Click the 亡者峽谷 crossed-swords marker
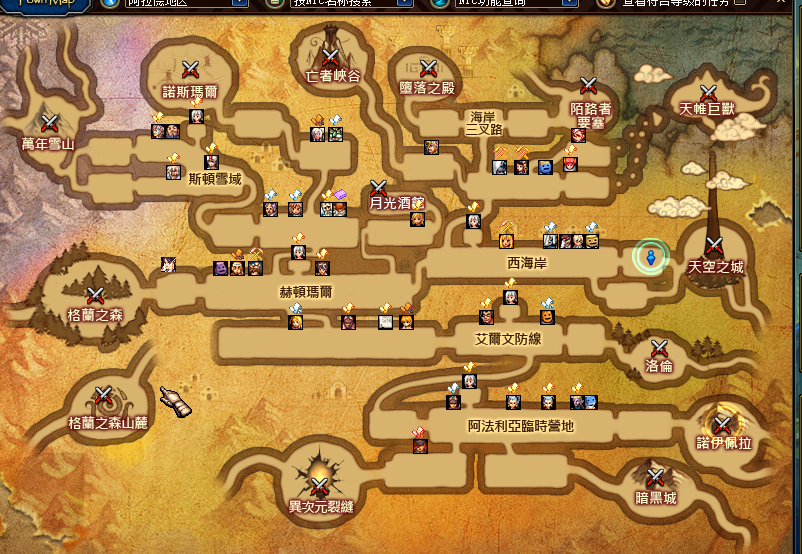The image size is (802, 554). click(330, 57)
